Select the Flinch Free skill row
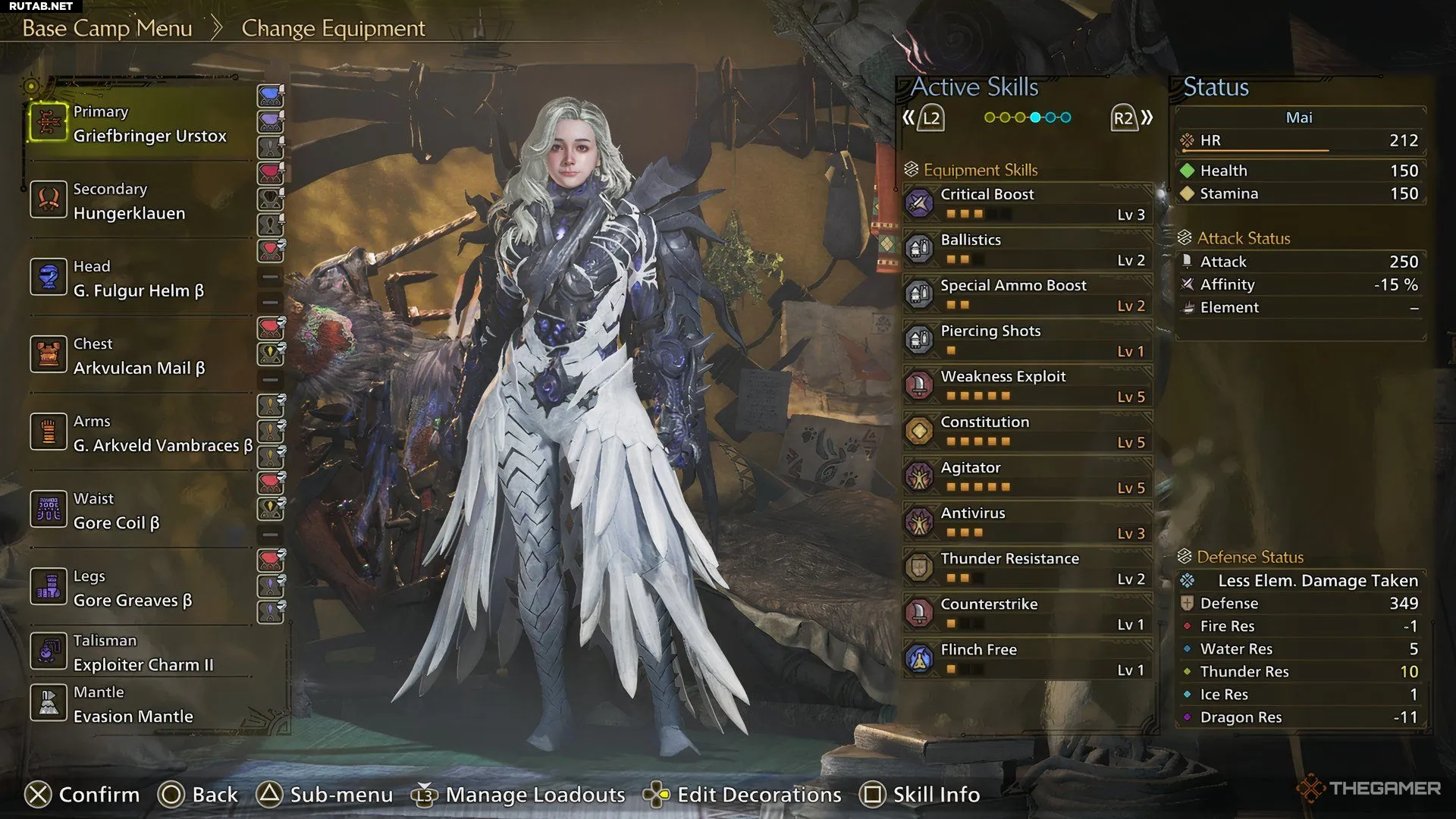The height and width of the screenshot is (819, 1456). coord(1028,659)
